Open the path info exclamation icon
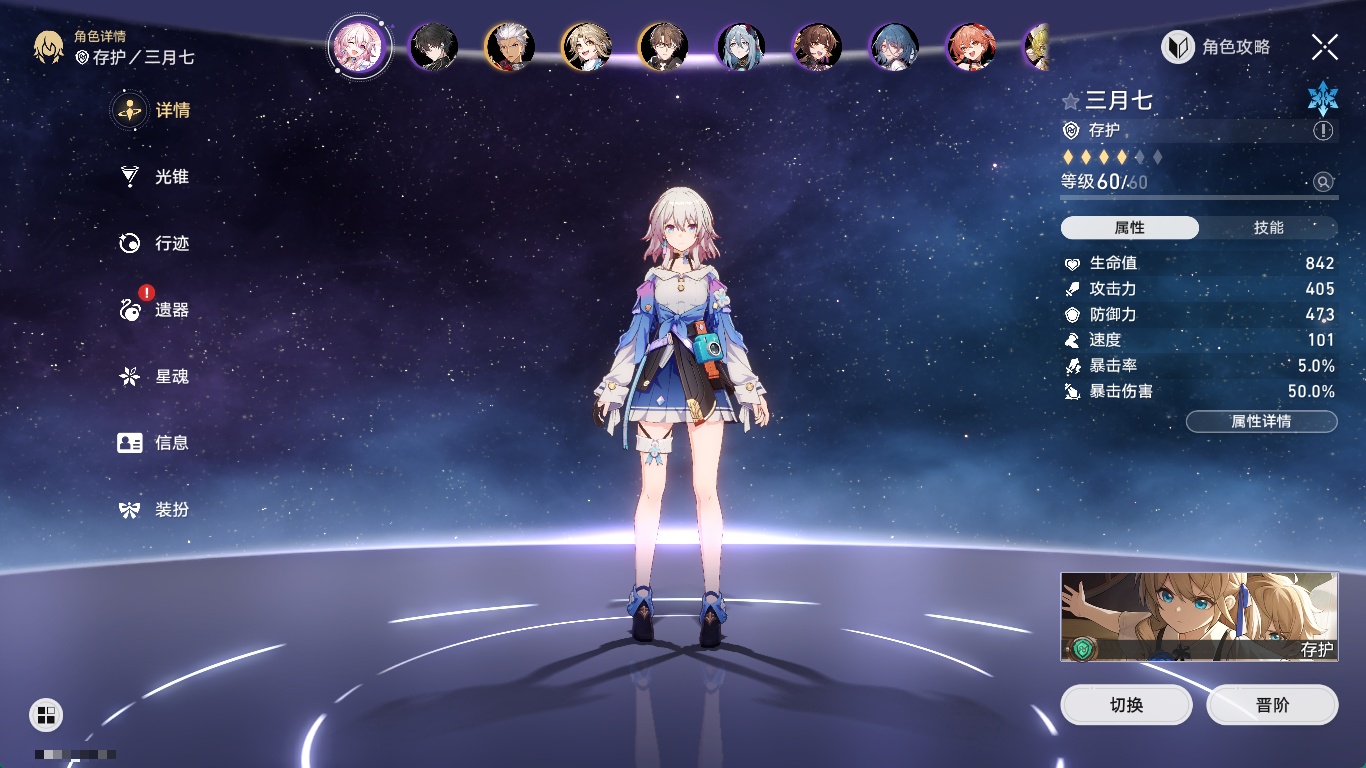Viewport: 1366px width, 768px height. point(1323,131)
